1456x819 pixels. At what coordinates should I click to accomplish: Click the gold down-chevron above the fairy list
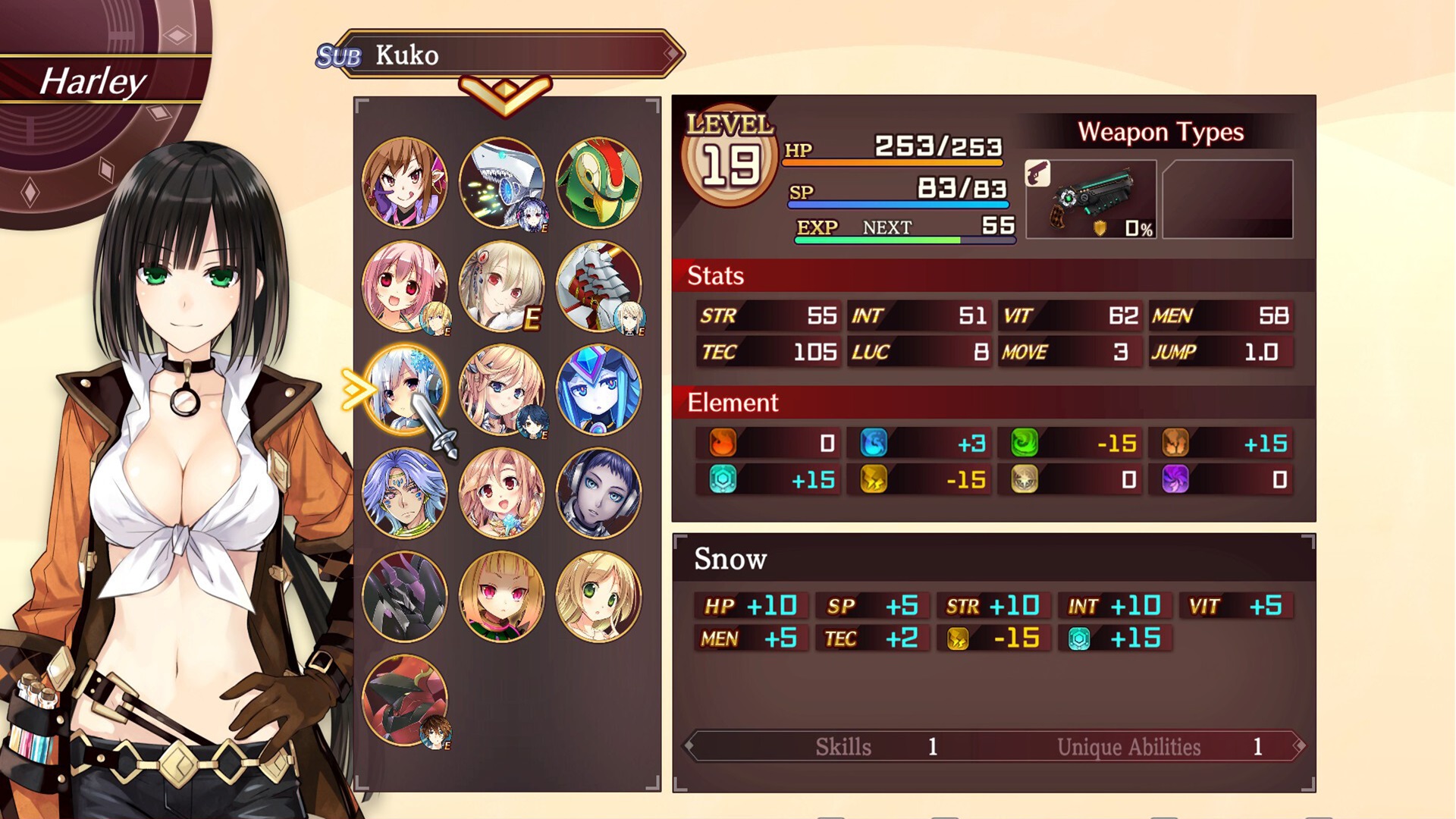504,95
